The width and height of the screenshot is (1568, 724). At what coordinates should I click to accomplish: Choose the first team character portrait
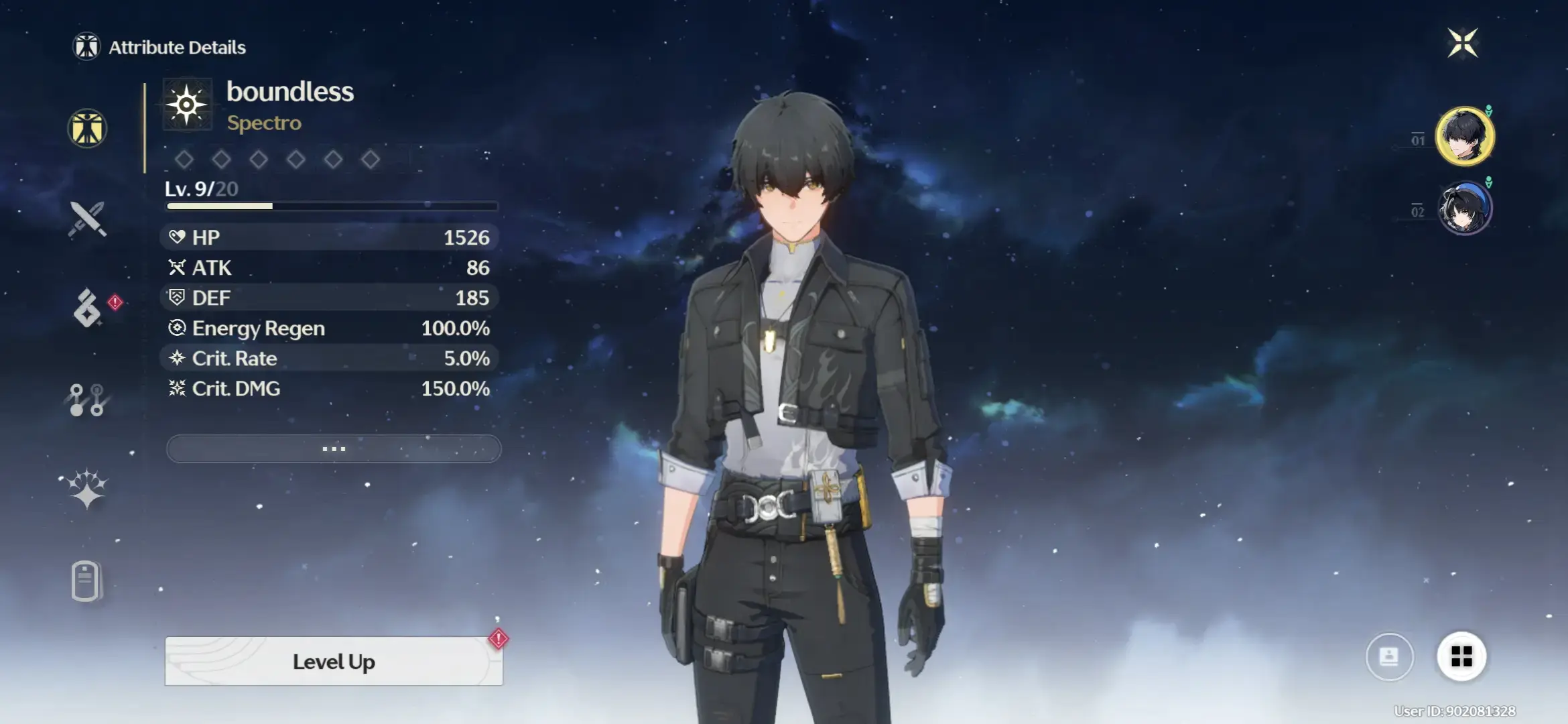[x=1465, y=136]
